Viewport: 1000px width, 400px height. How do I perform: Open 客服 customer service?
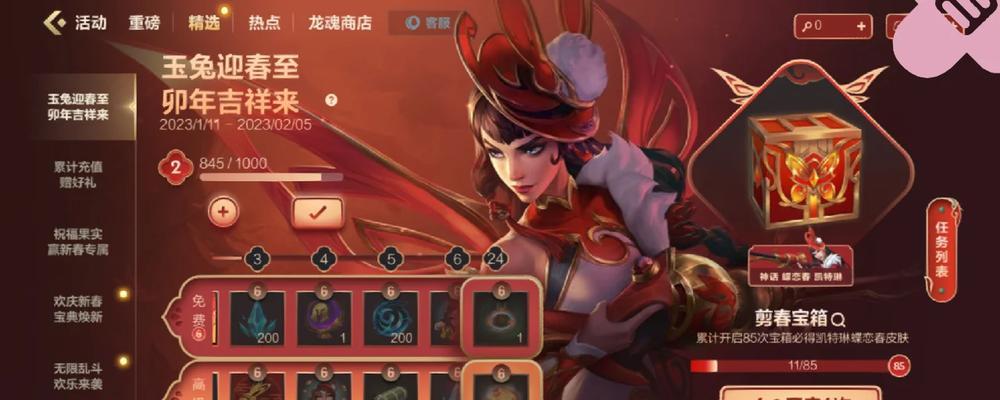point(428,23)
